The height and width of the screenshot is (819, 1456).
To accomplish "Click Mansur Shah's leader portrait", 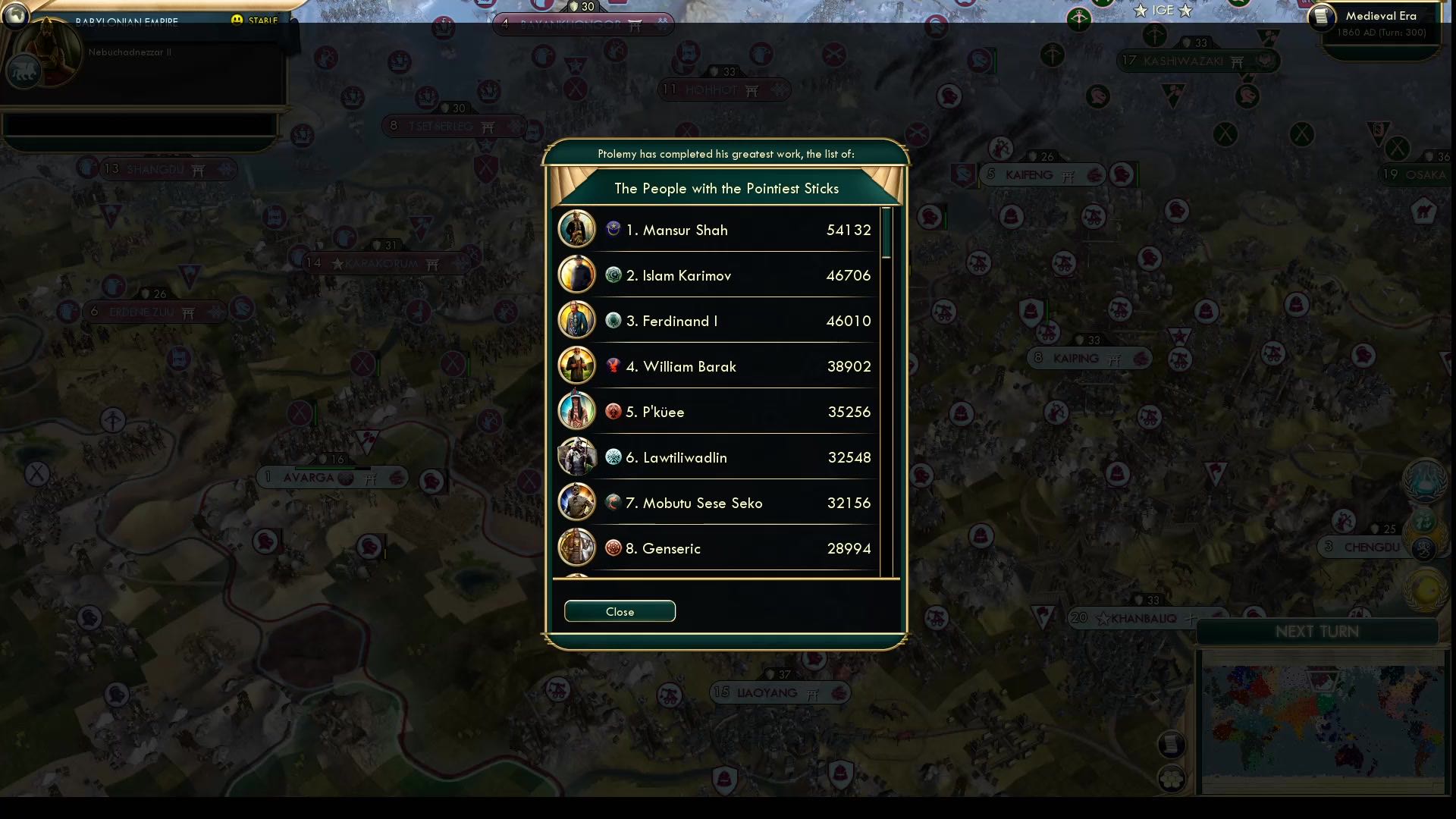I will pyautogui.click(x=577, y=229).
